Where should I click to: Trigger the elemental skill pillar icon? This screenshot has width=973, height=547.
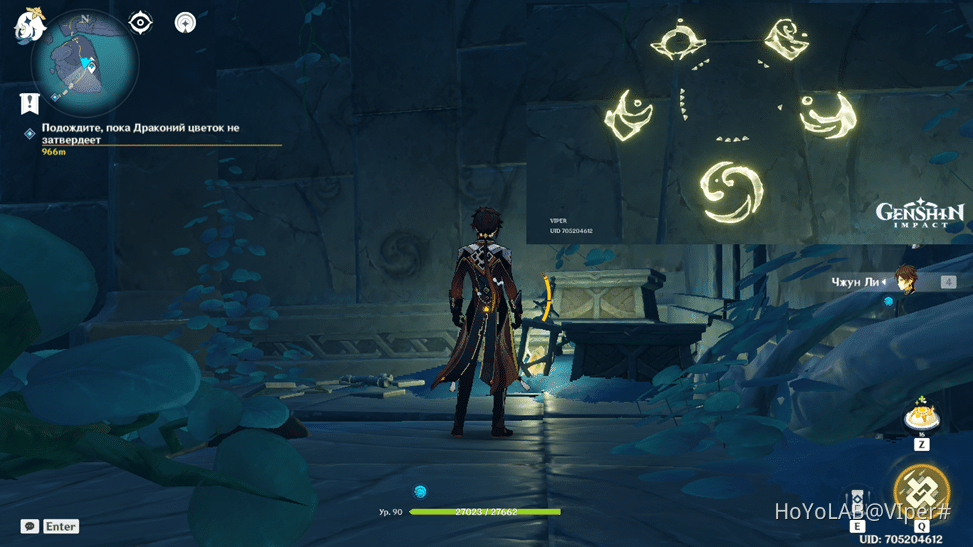pos(857,501)
